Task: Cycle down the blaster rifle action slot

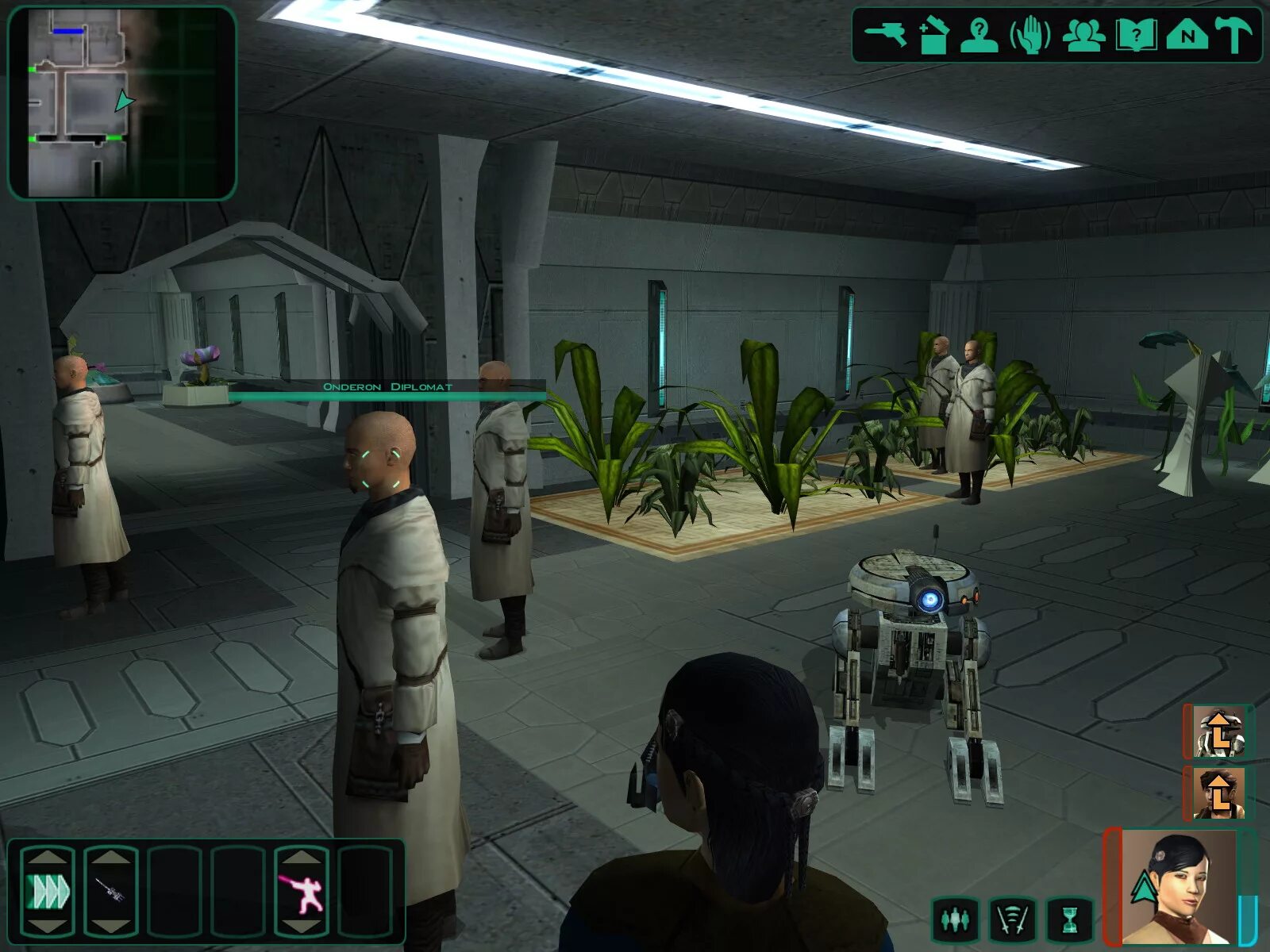Action: coord(110,927)
